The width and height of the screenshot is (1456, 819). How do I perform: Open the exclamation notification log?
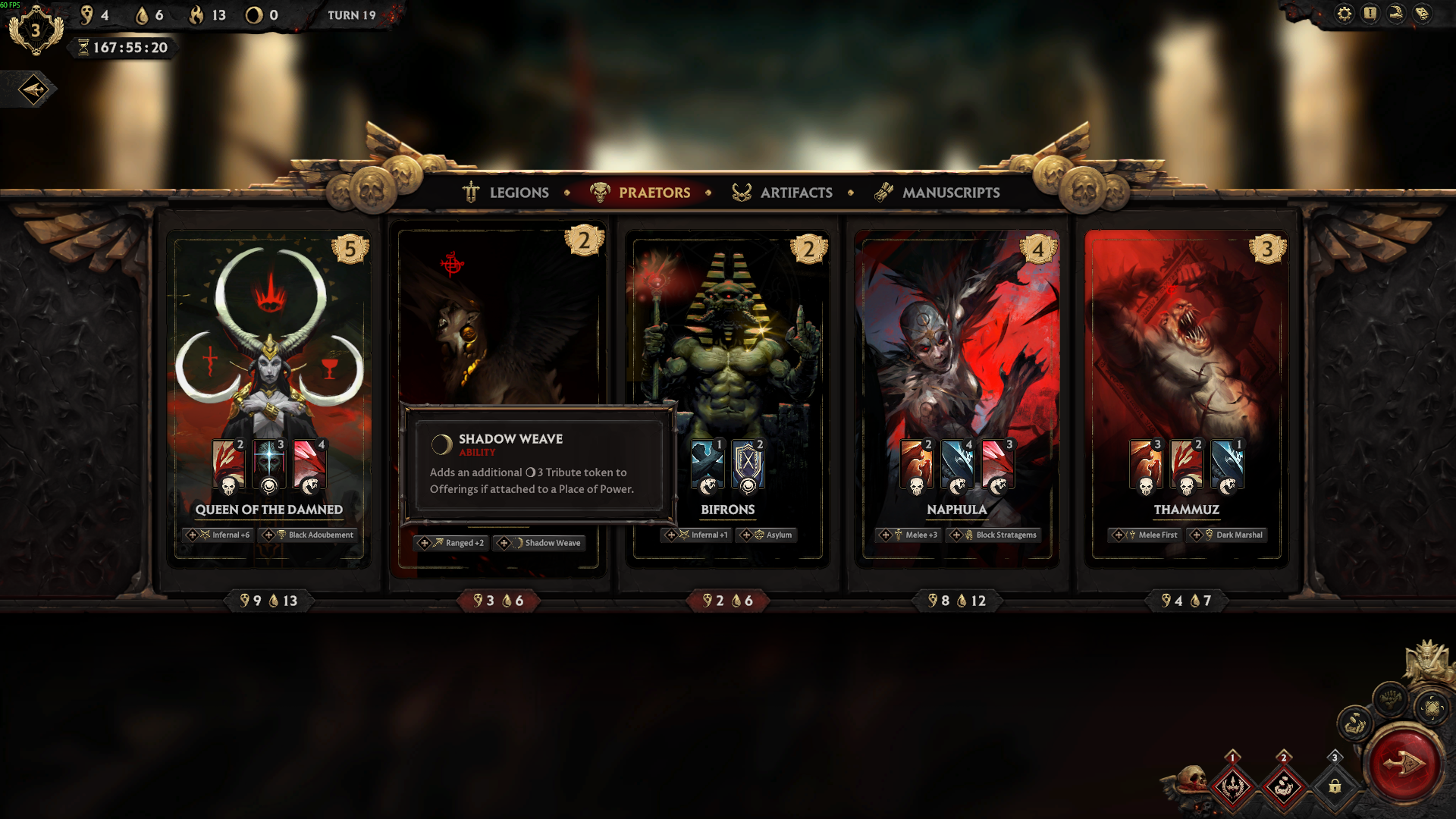[1370, 14]
